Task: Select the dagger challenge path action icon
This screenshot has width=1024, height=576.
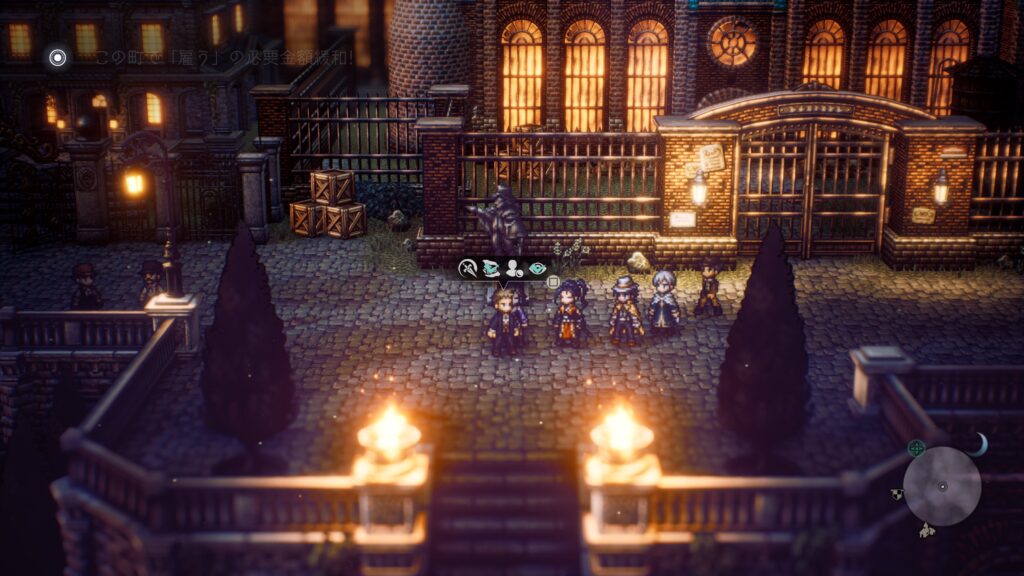Action: click(x=468, y=268)
